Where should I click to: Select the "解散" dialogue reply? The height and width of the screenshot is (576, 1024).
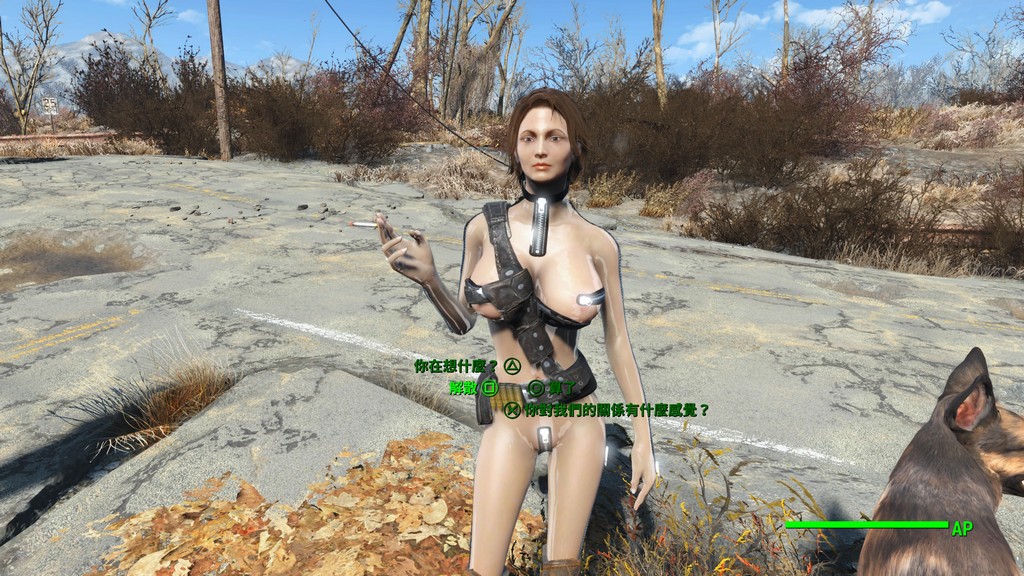(462, 387)
